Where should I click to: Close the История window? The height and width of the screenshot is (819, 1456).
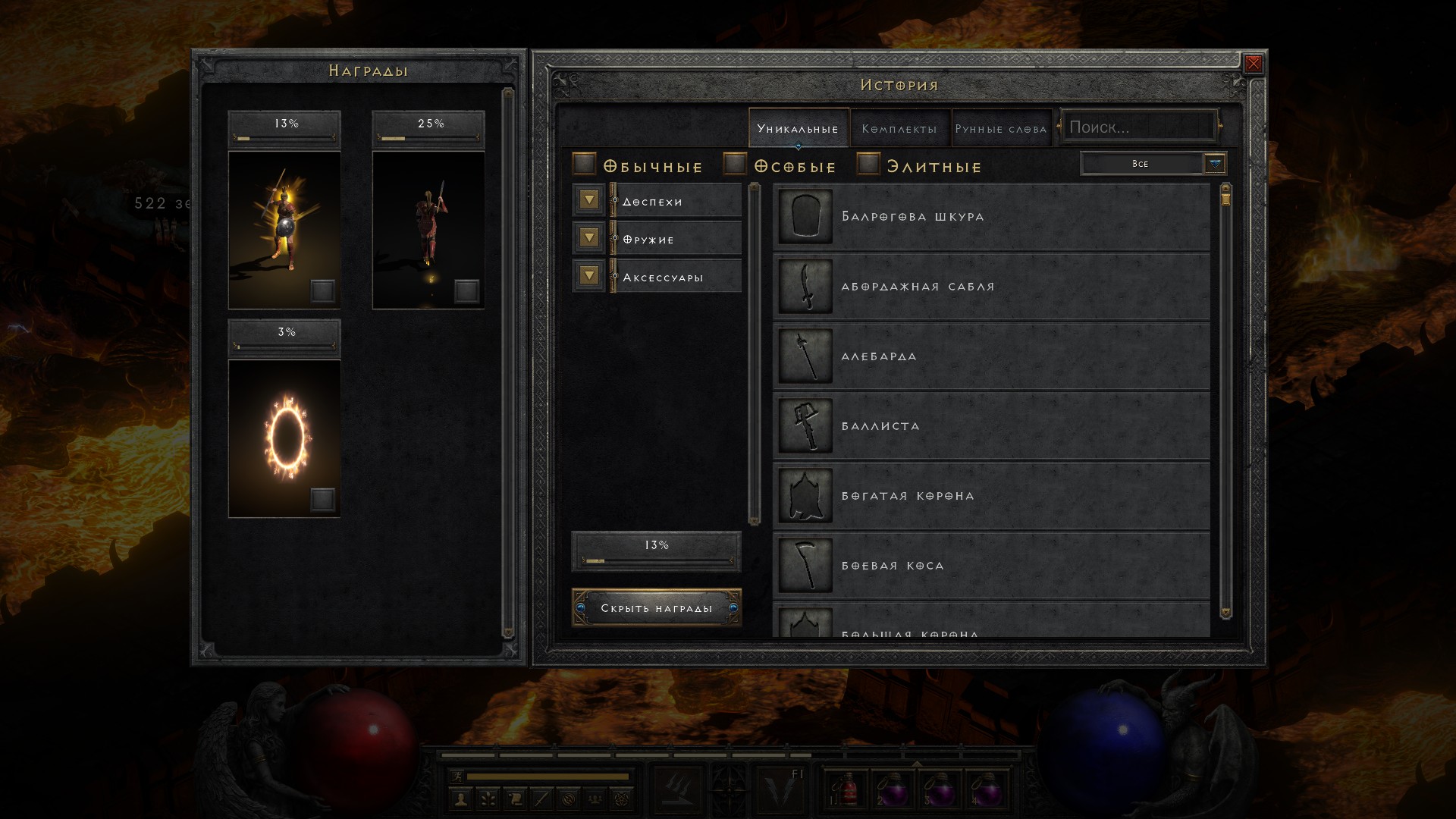(x=1254, y=64)
